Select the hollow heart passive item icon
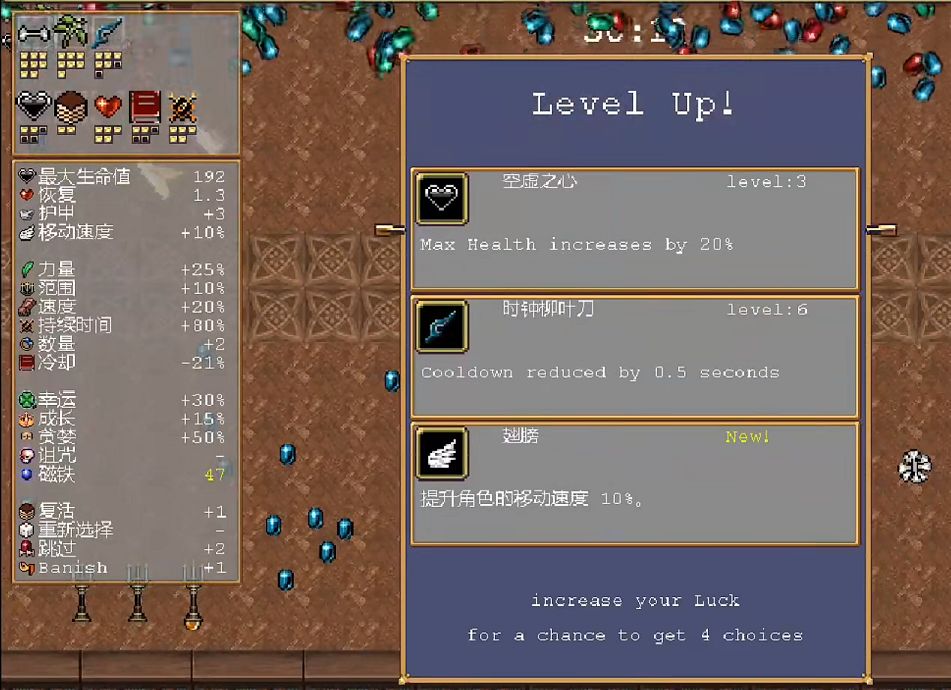Screen dimensions: 951x690 33,105
